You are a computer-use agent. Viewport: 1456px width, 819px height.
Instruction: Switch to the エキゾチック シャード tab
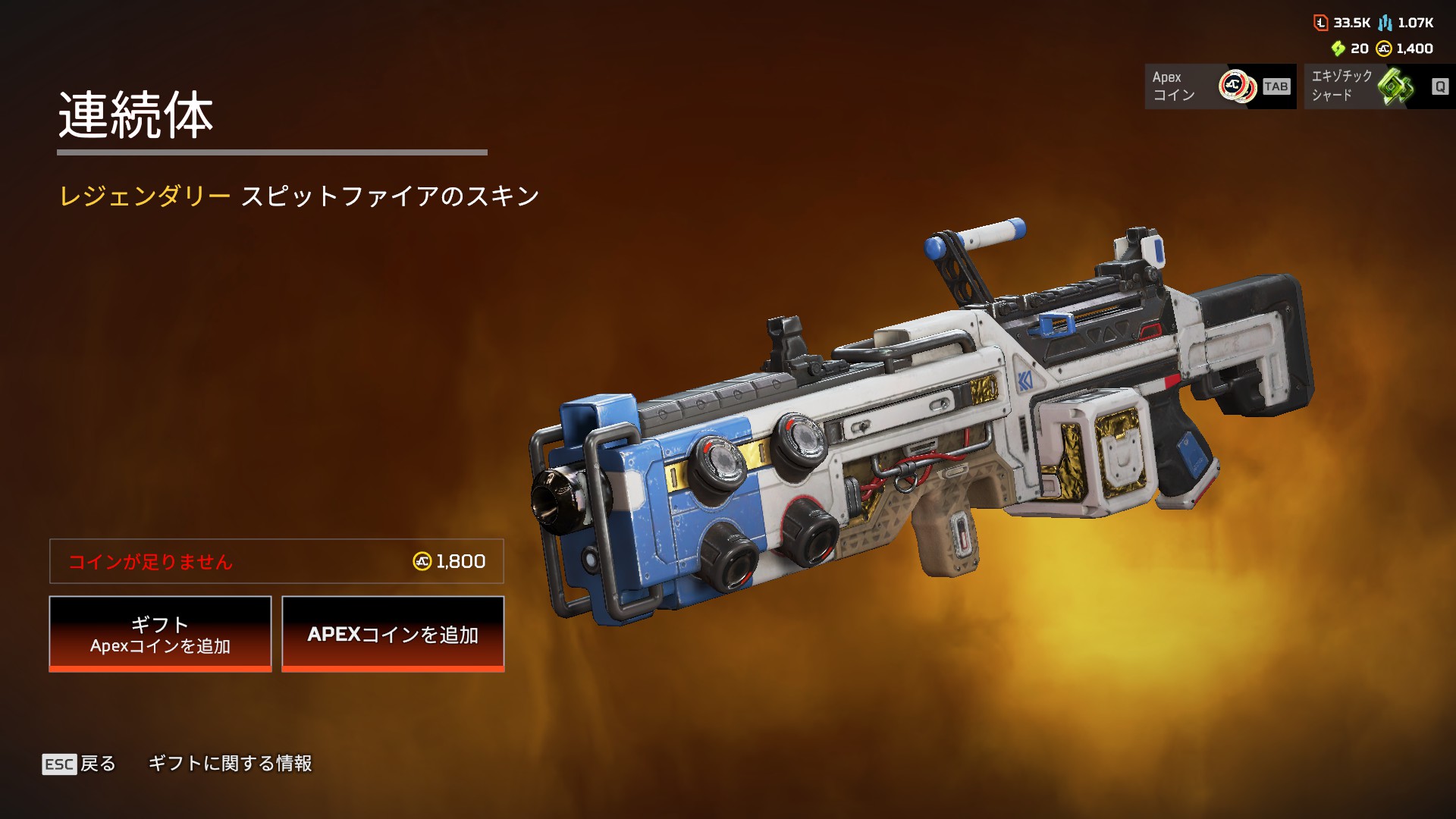point(1379,86)
